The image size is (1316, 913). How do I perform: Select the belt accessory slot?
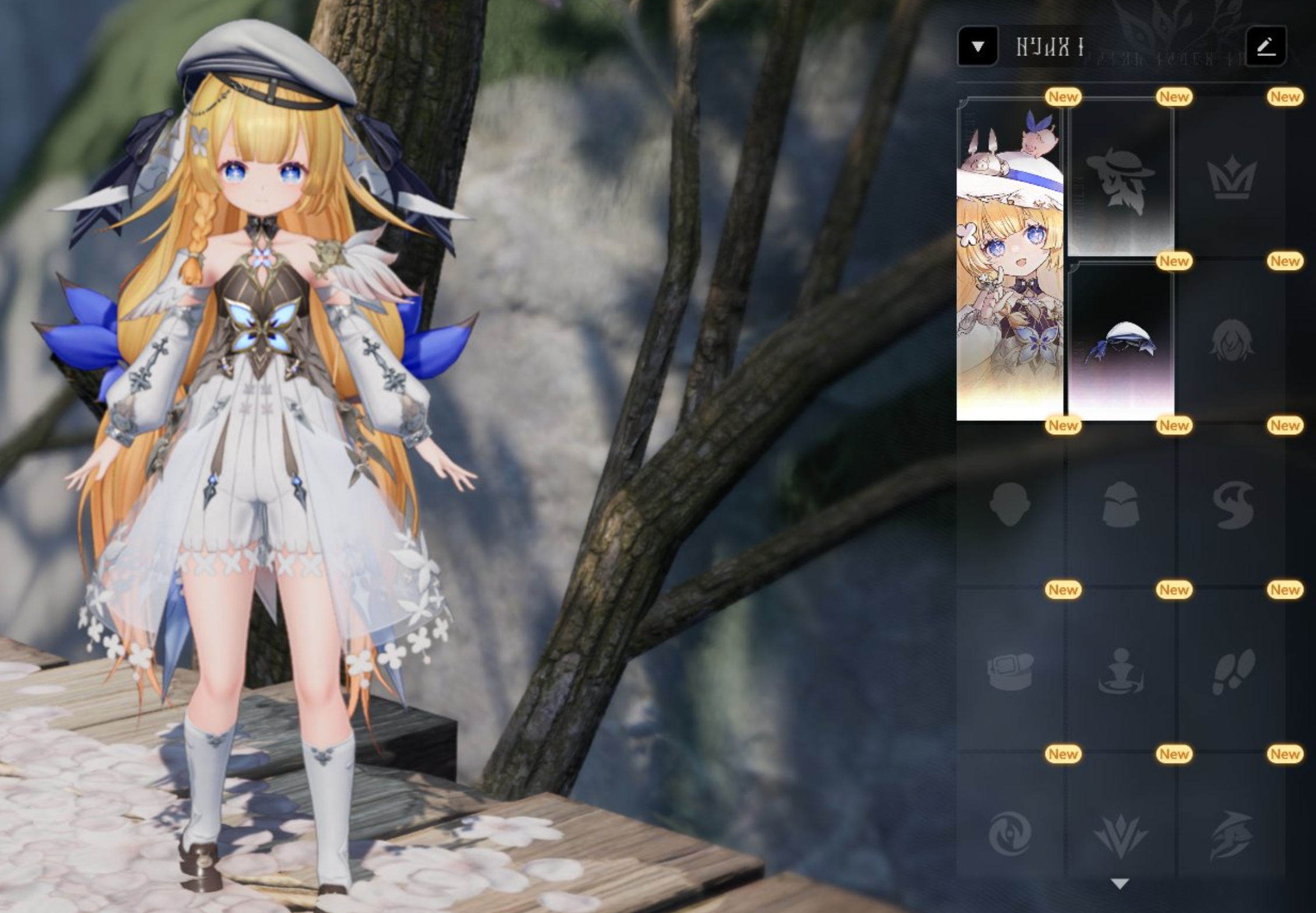pyautogui.click(x=1009, y=670)
